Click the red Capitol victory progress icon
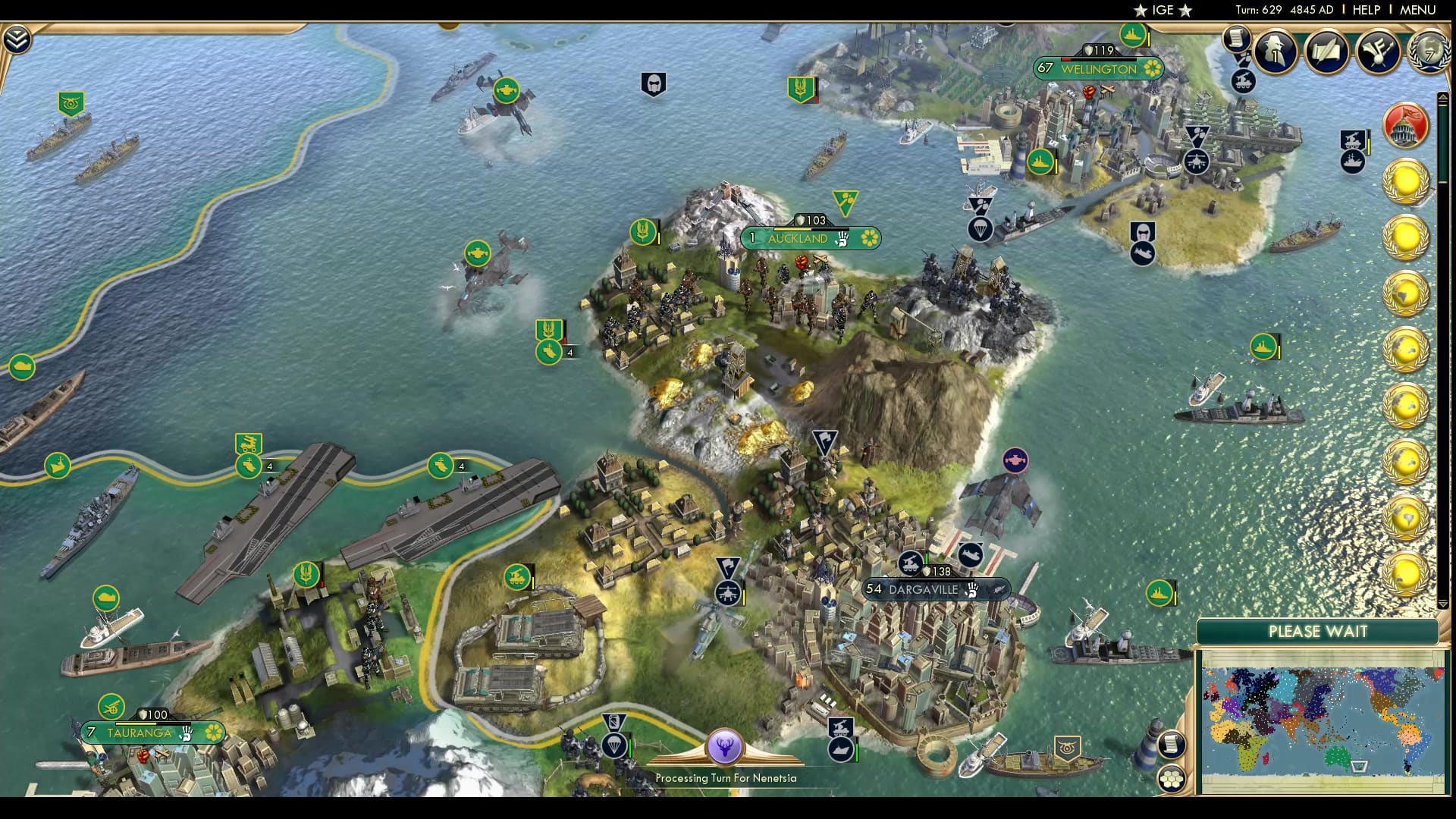 (1407, 125)
